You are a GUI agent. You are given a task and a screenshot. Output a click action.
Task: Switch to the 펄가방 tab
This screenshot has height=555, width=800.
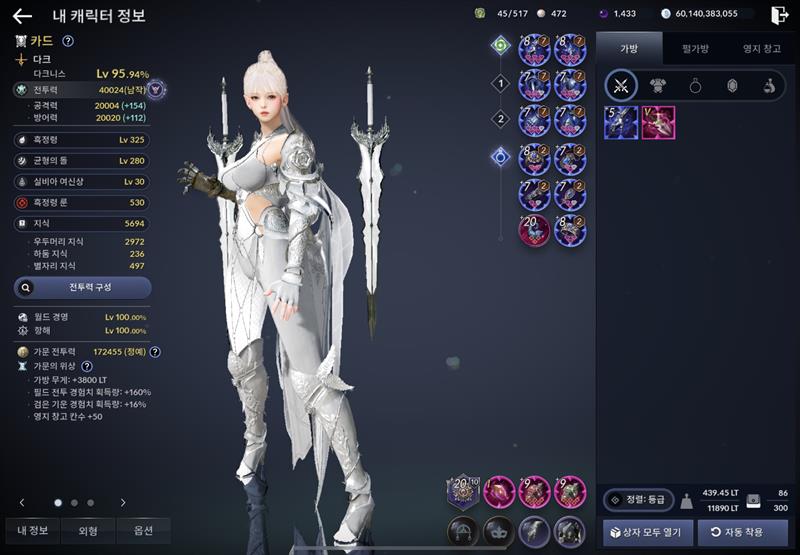pos(695,47)
